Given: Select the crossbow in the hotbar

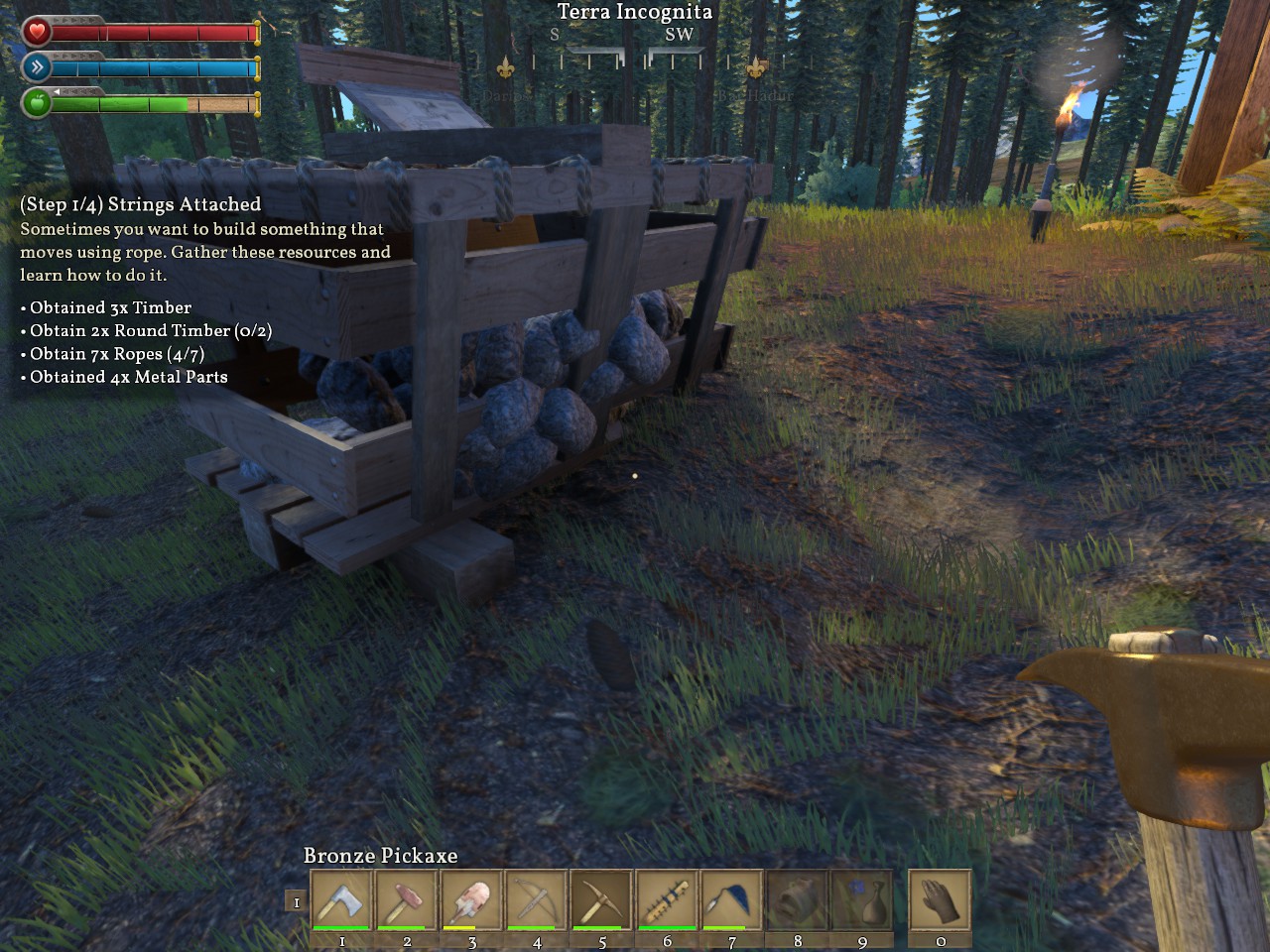Looking at the screenshot, I should [537, 900].
